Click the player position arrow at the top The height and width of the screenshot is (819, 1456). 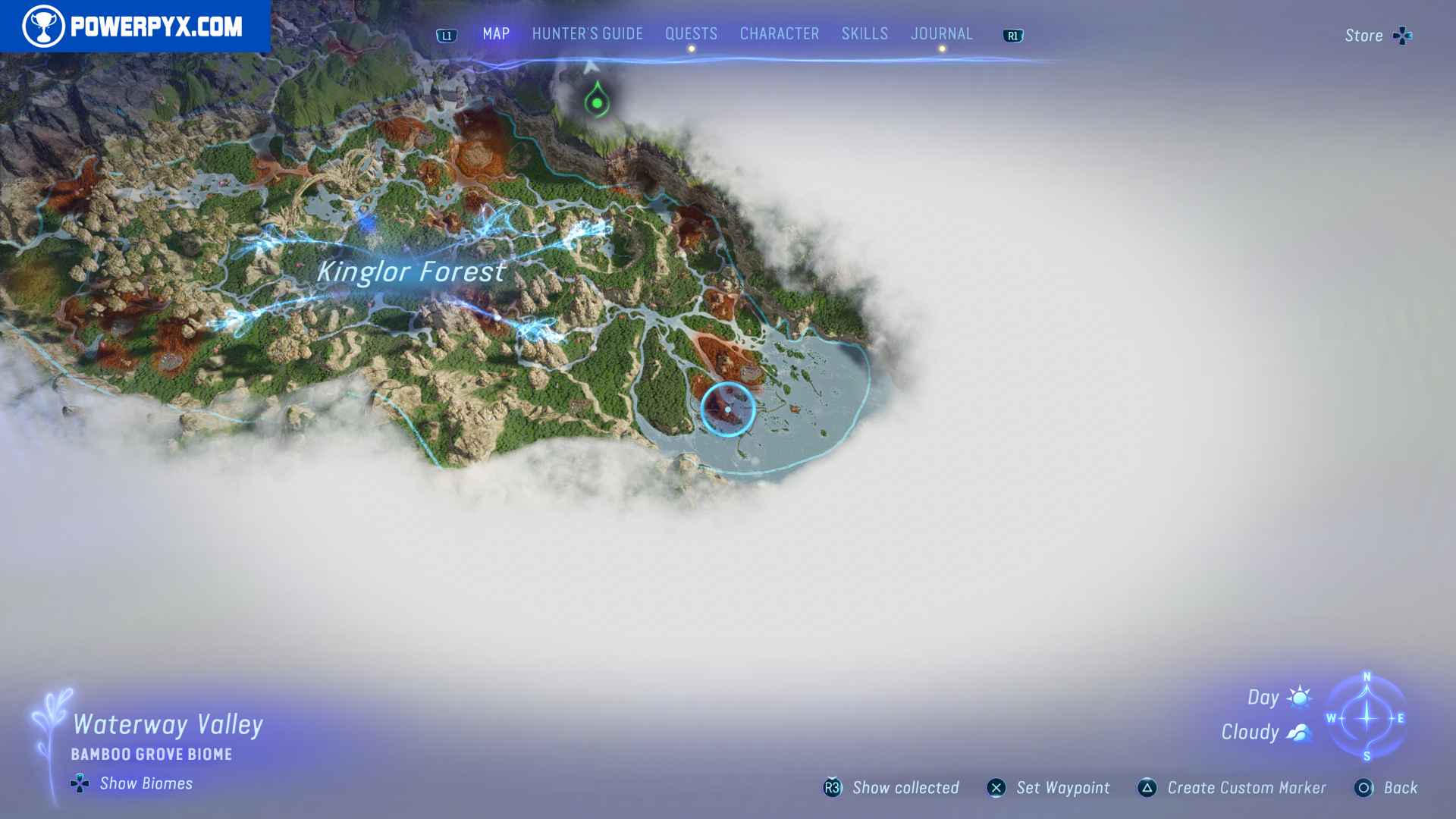coord(591,67)
